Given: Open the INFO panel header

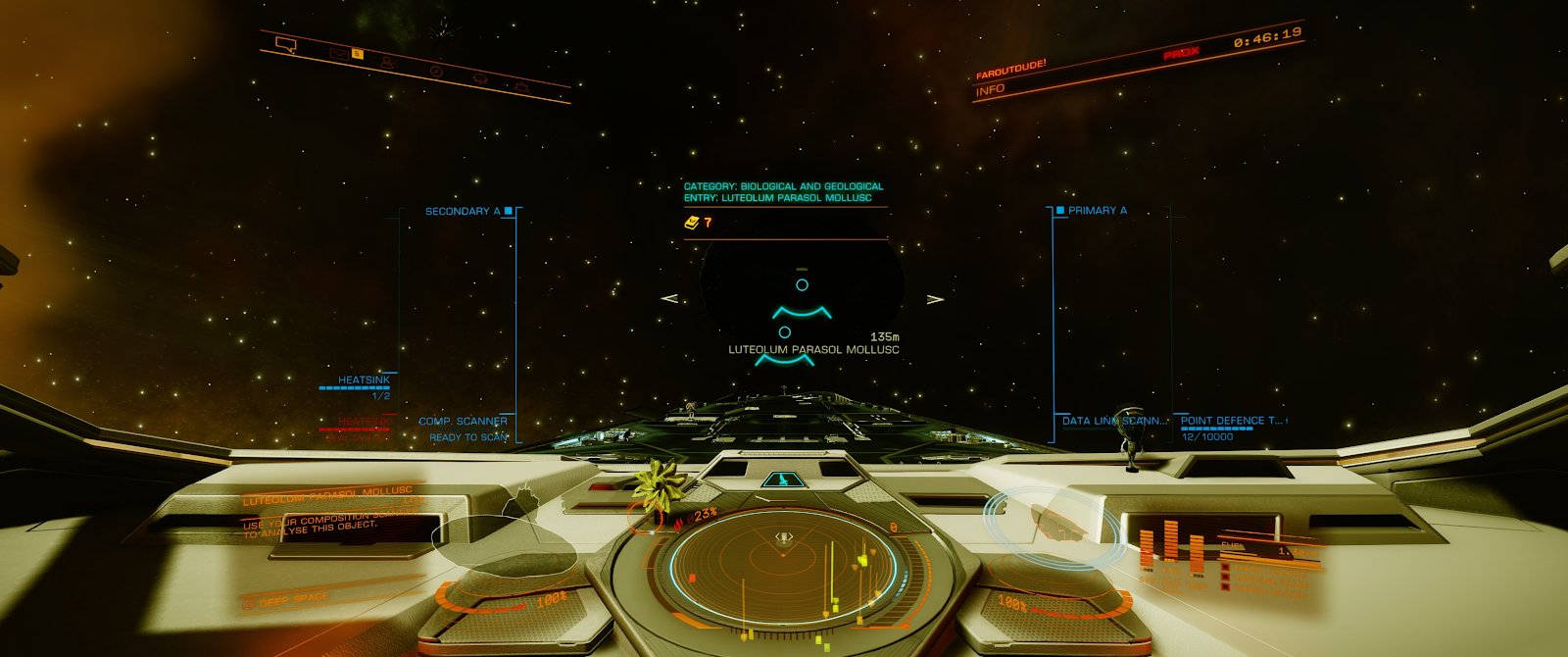Looking at the screenshot, I should click(990, 90).
